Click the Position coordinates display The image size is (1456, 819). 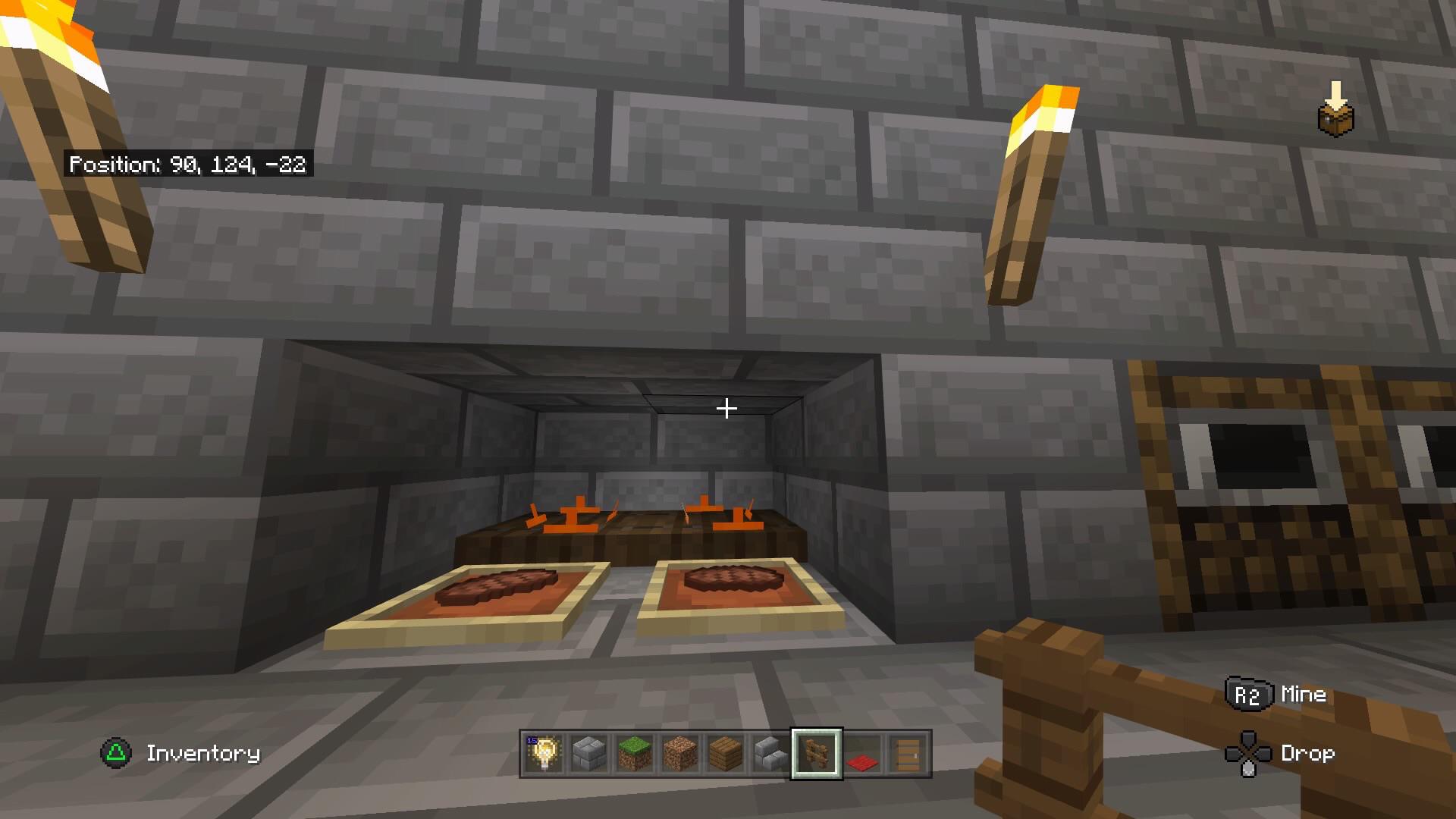[189, 163]
